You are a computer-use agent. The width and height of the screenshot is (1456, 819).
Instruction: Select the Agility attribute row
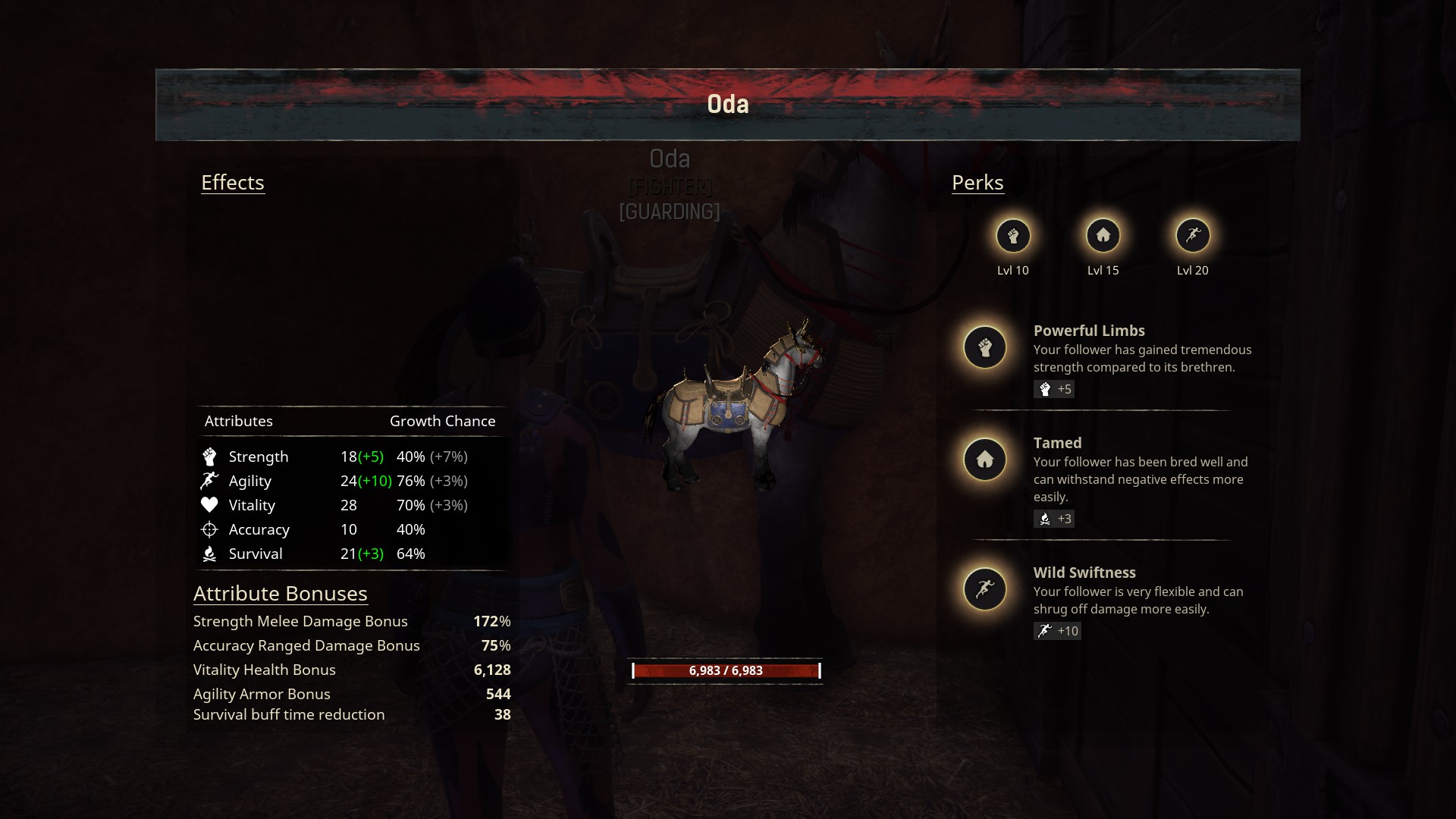[349, 481]
